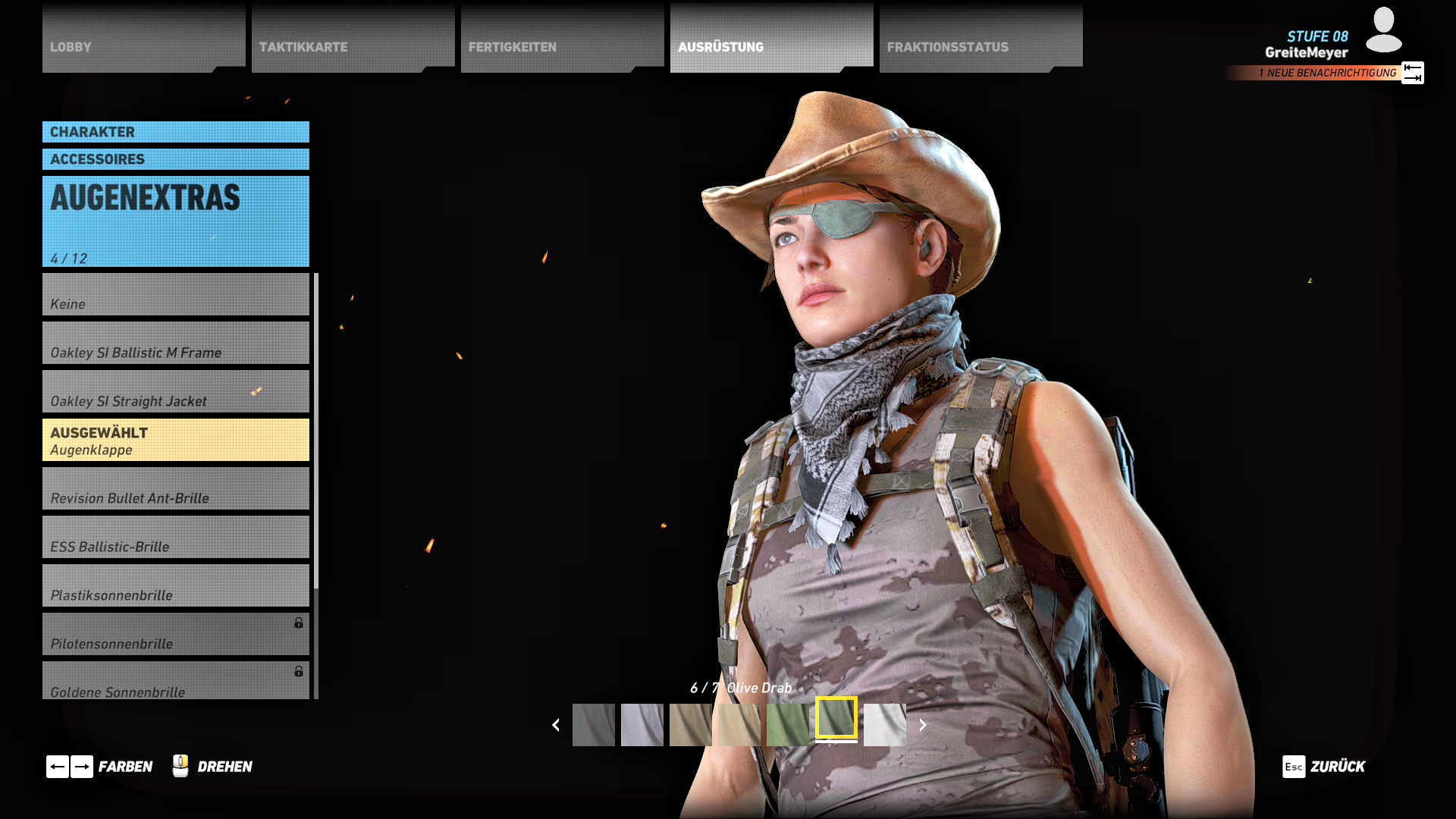Return to the Accessoires category
1456x819 pixels.
tap(175, 159)
